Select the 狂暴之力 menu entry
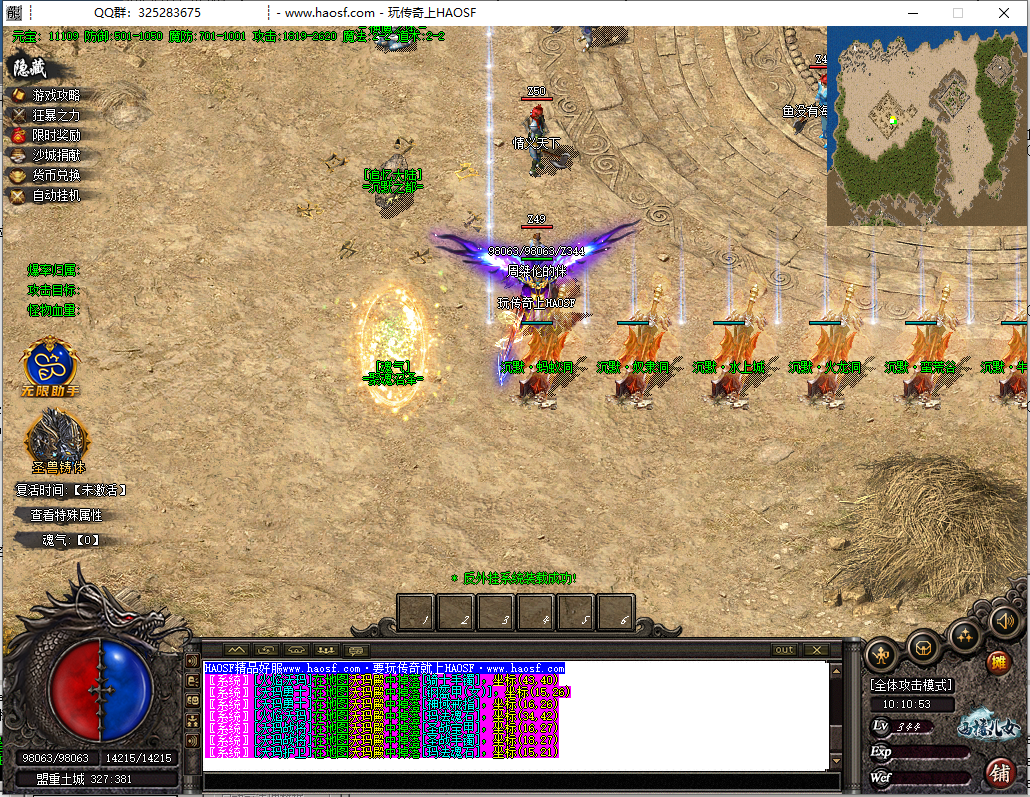1030x797 pixels. pyautogui.click(x=56, y=115)
